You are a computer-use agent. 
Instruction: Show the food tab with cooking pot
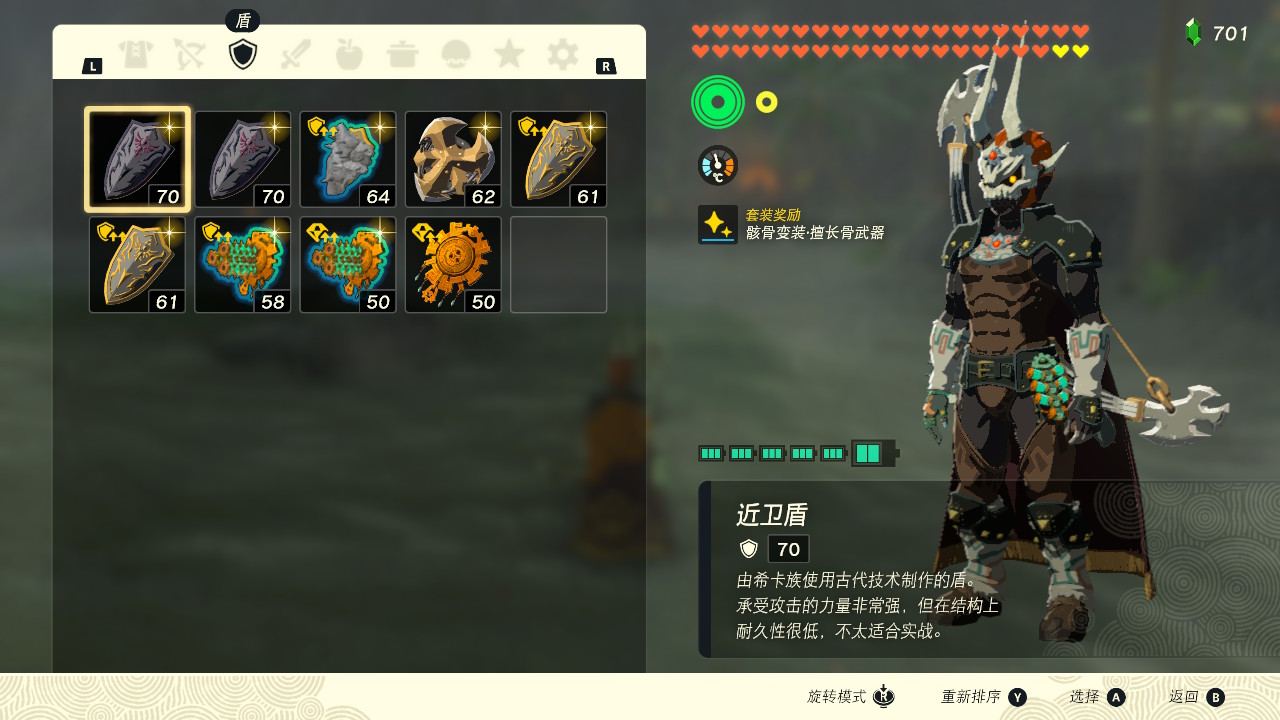tap(403, 54)
